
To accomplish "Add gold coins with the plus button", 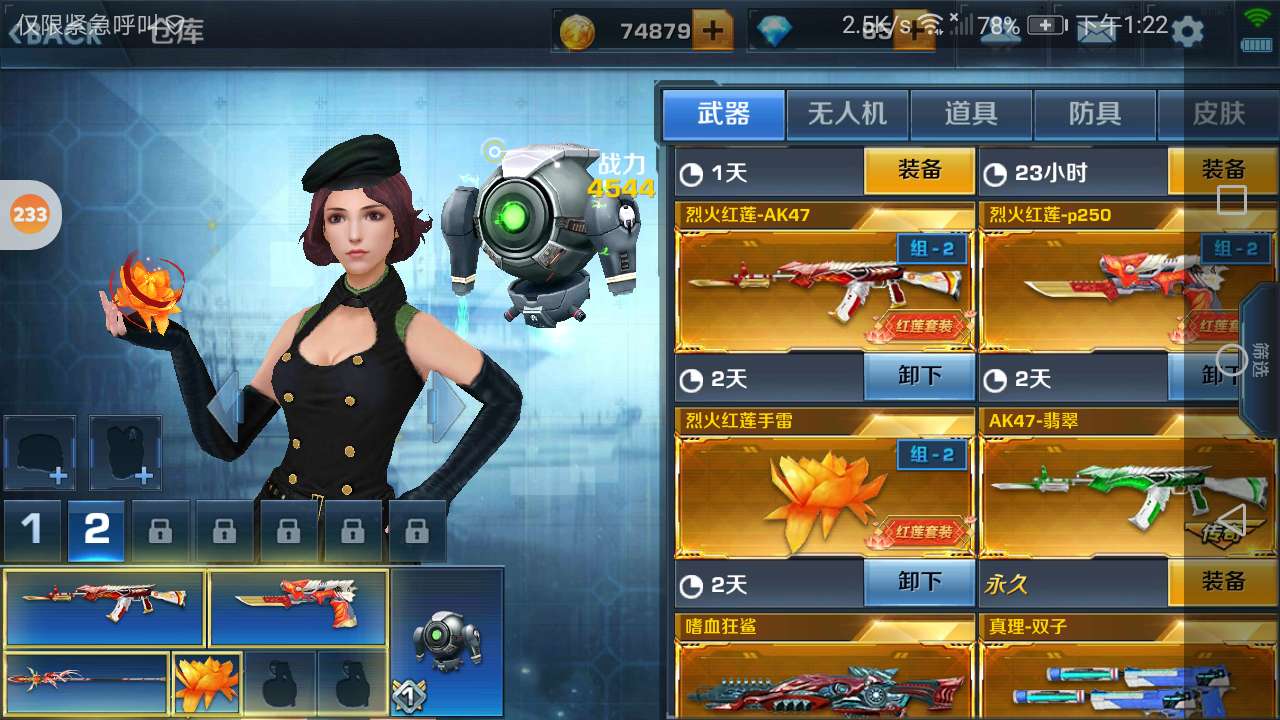I will [712, 31].
